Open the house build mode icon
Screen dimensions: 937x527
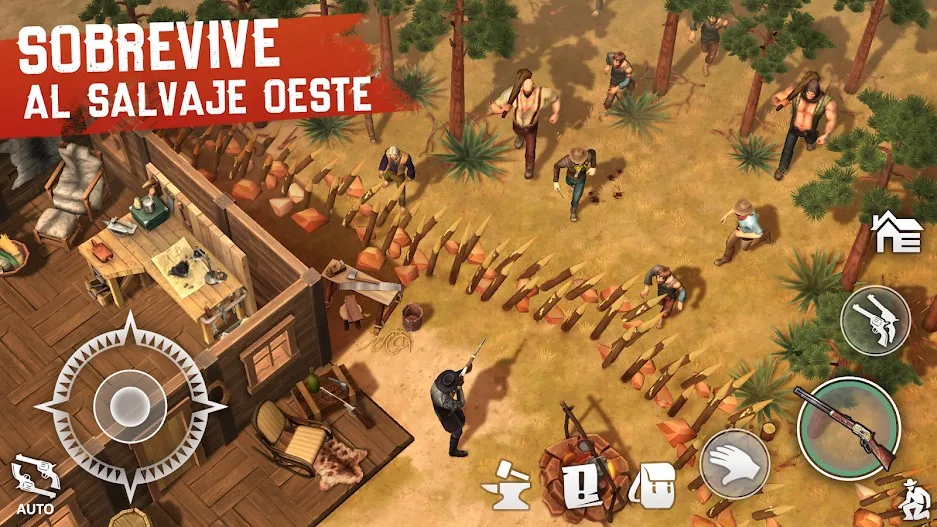pyautogui.click(x=896, y=232)
